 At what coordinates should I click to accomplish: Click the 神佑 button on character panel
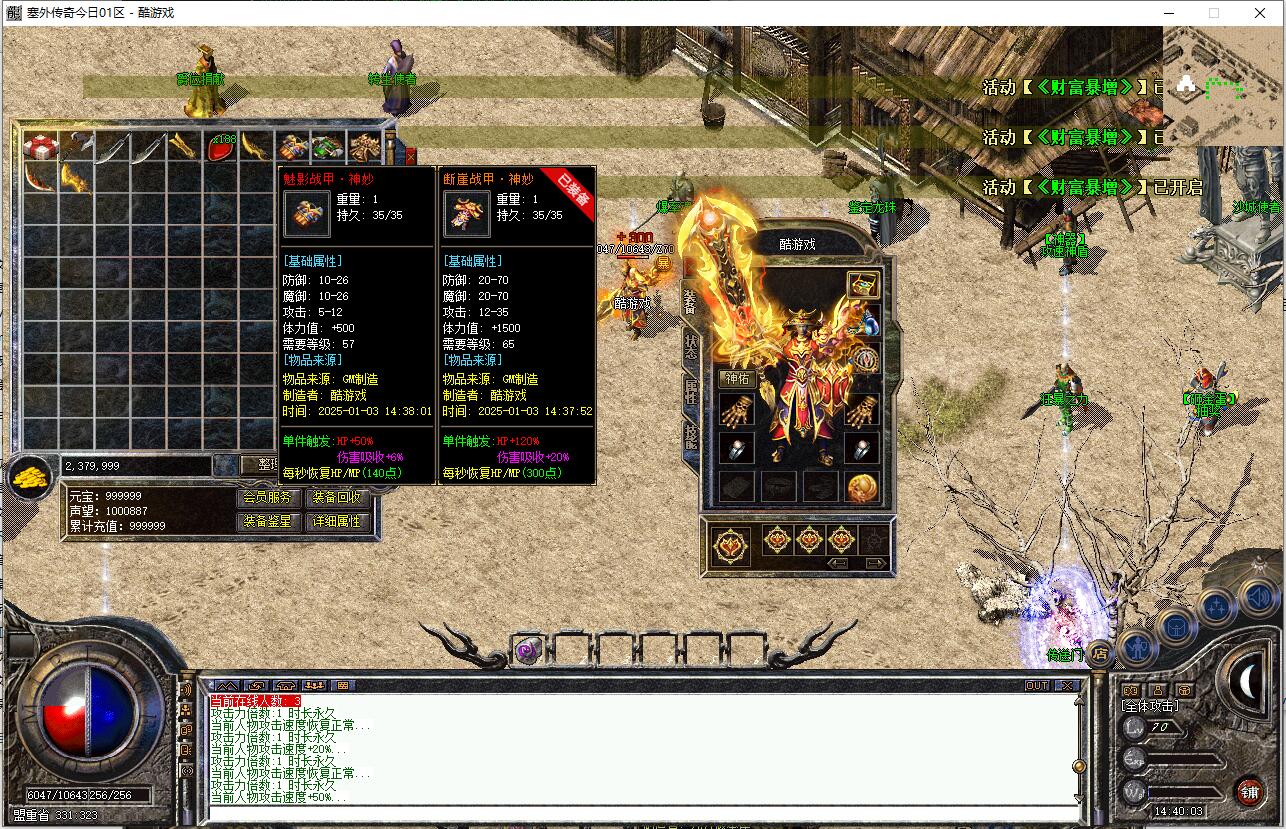pos(736,379)
